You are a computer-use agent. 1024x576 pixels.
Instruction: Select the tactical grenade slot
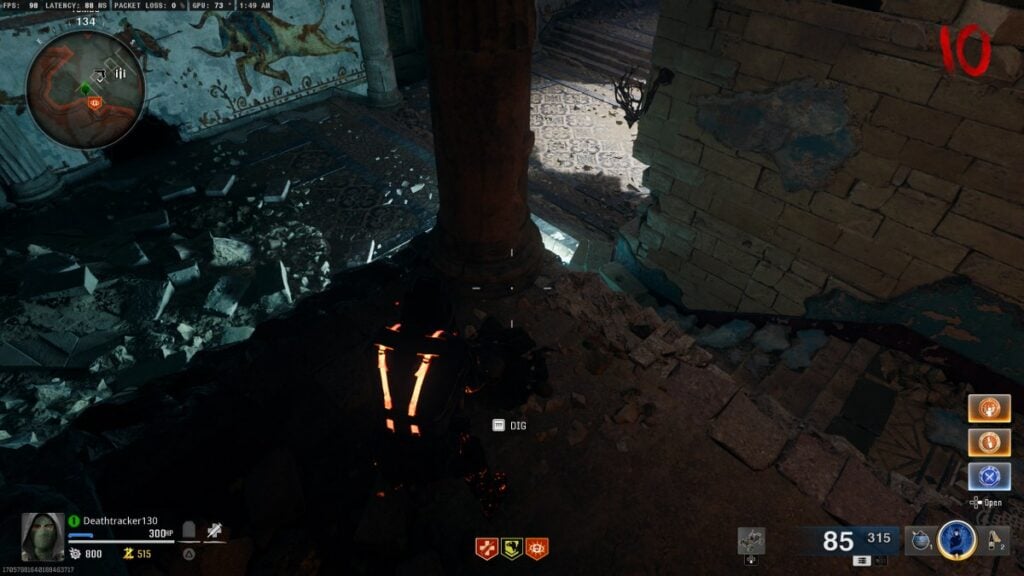click(x=917, y=540)
